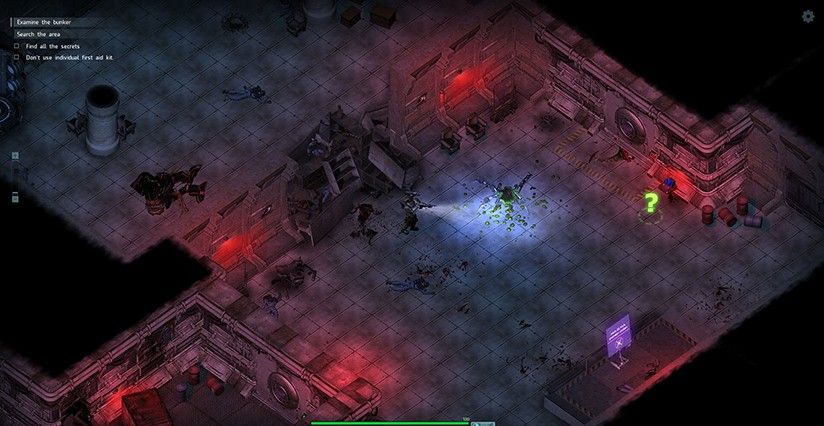Image resolution: width=824 pixels, height=426 pixels.
Task: Toggle the "Find all the secrets" checkbox
Action: (x=17, y=46)
